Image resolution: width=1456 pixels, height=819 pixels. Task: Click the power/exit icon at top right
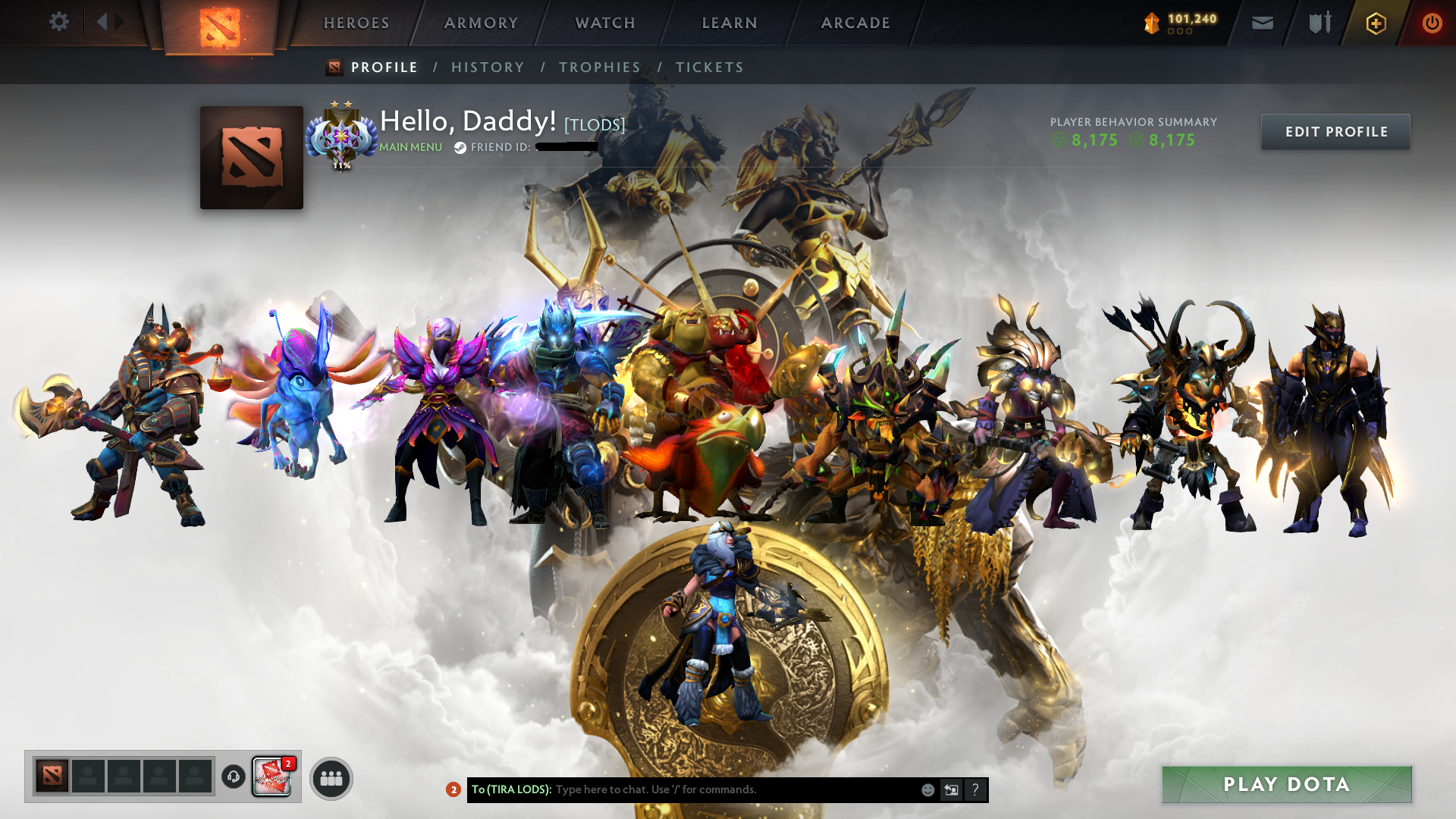pos(1432,23)
